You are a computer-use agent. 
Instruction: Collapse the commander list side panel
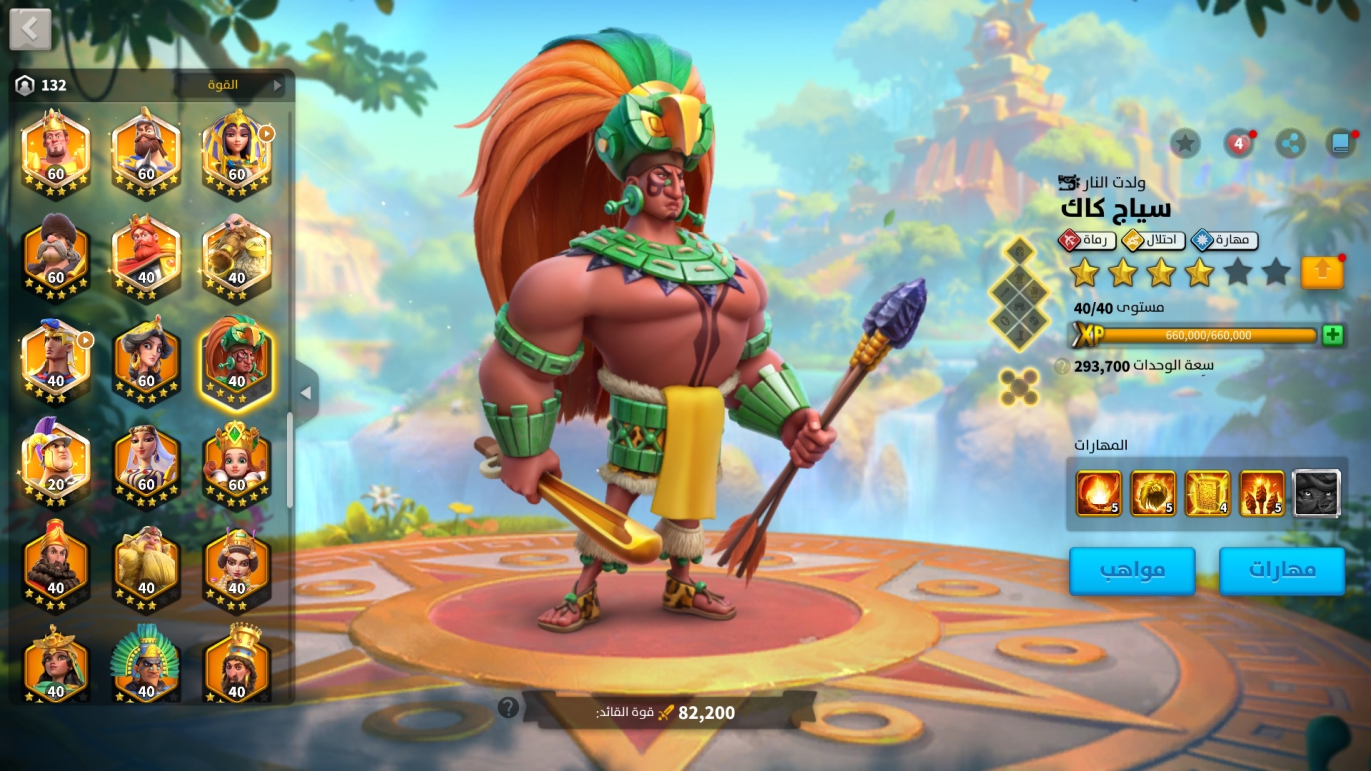point(306,393)
